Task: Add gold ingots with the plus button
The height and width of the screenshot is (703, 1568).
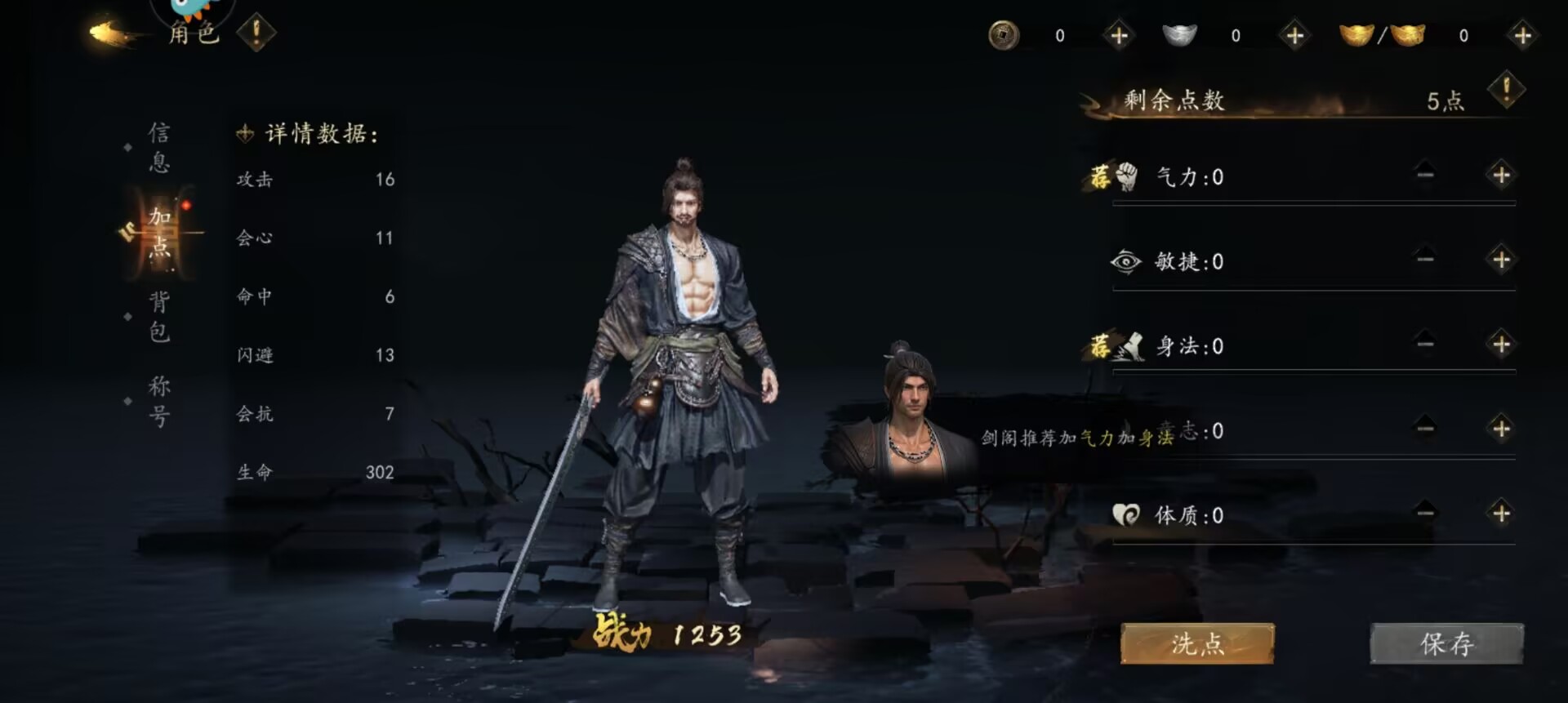Action: click(x=1522, y=36)
